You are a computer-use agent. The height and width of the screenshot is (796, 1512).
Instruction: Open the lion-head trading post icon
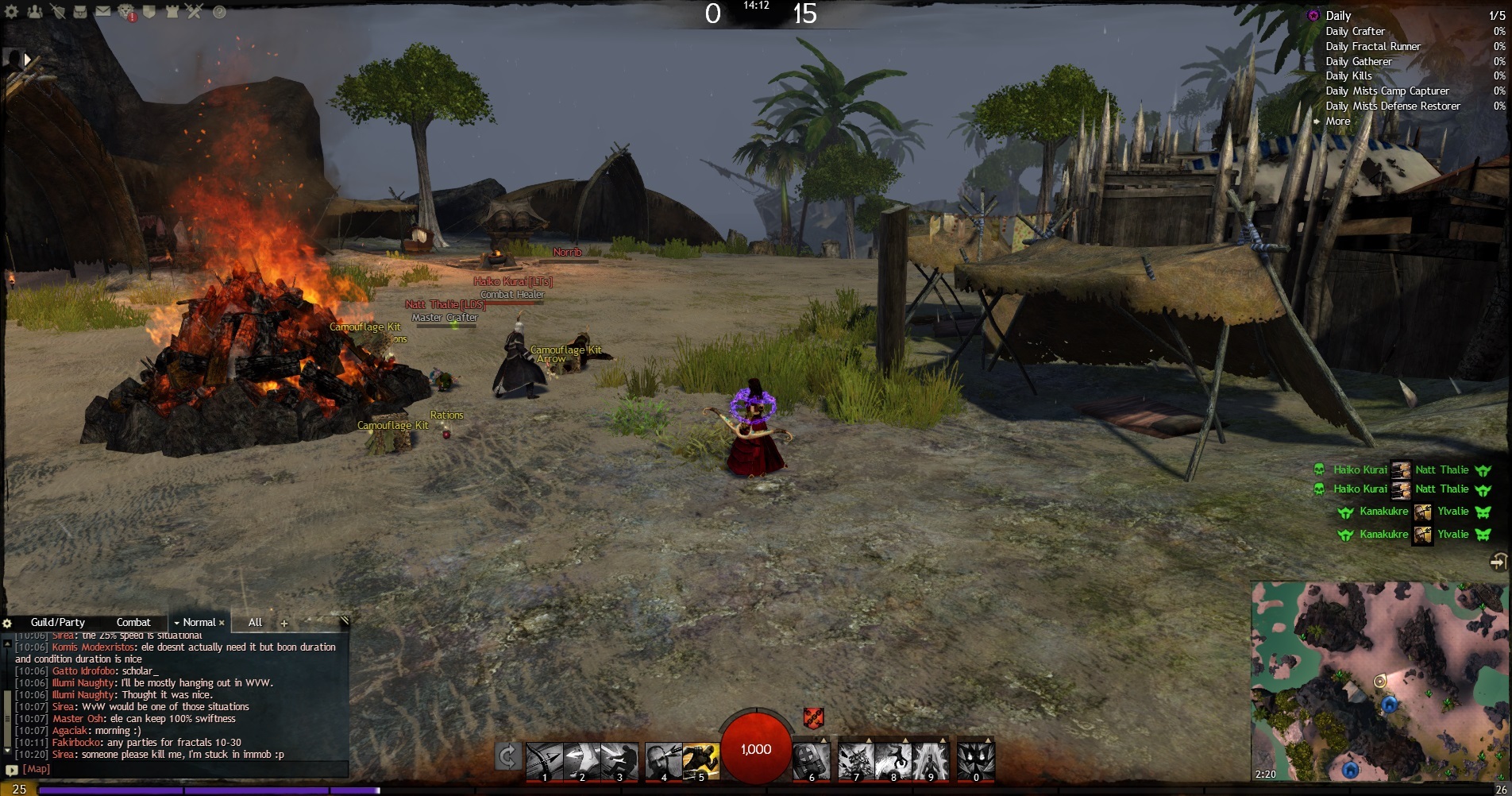point(126,12)
